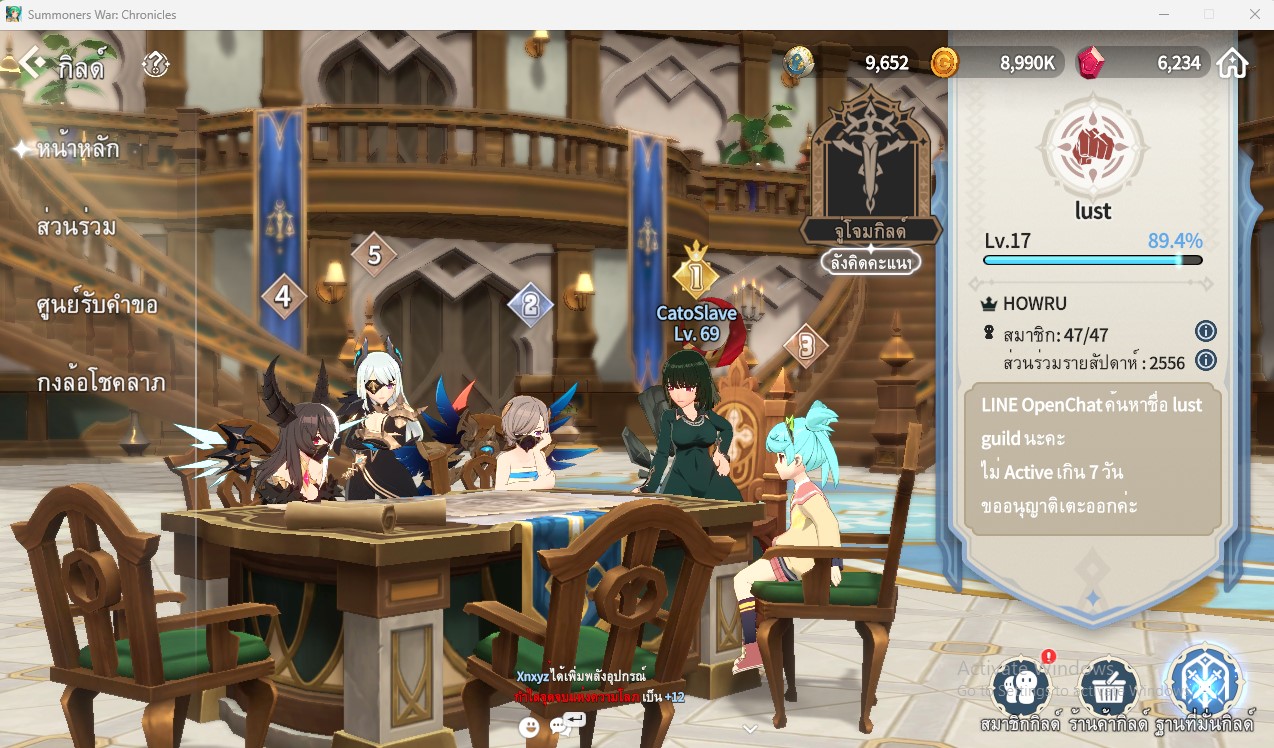Image resolution: width=1274 pixels, height=748 pixels.
Task: Return home via the house icon
Action: click(x=1232, y=63)
